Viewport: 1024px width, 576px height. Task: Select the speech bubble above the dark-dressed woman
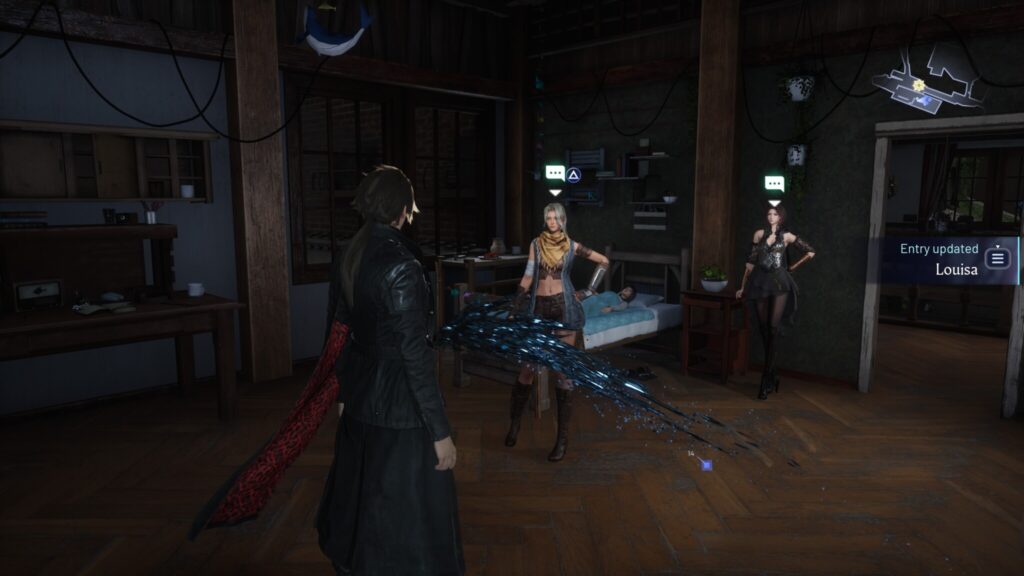click(x=774, y=184)
